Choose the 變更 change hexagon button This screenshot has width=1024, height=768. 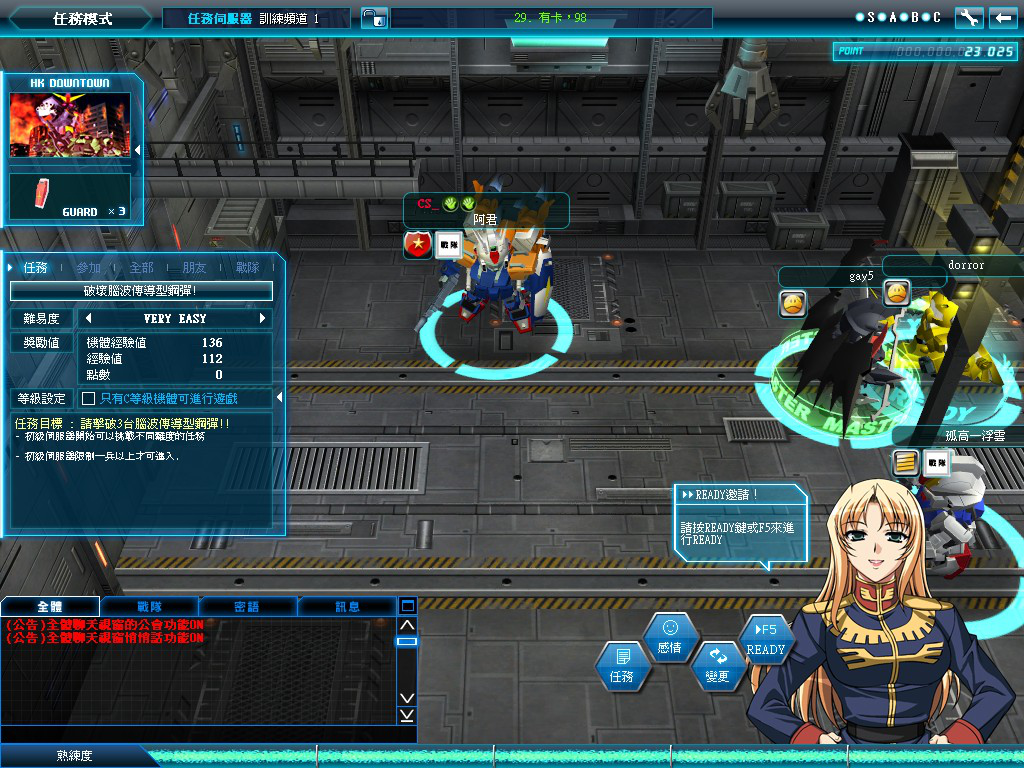[718, 665]
